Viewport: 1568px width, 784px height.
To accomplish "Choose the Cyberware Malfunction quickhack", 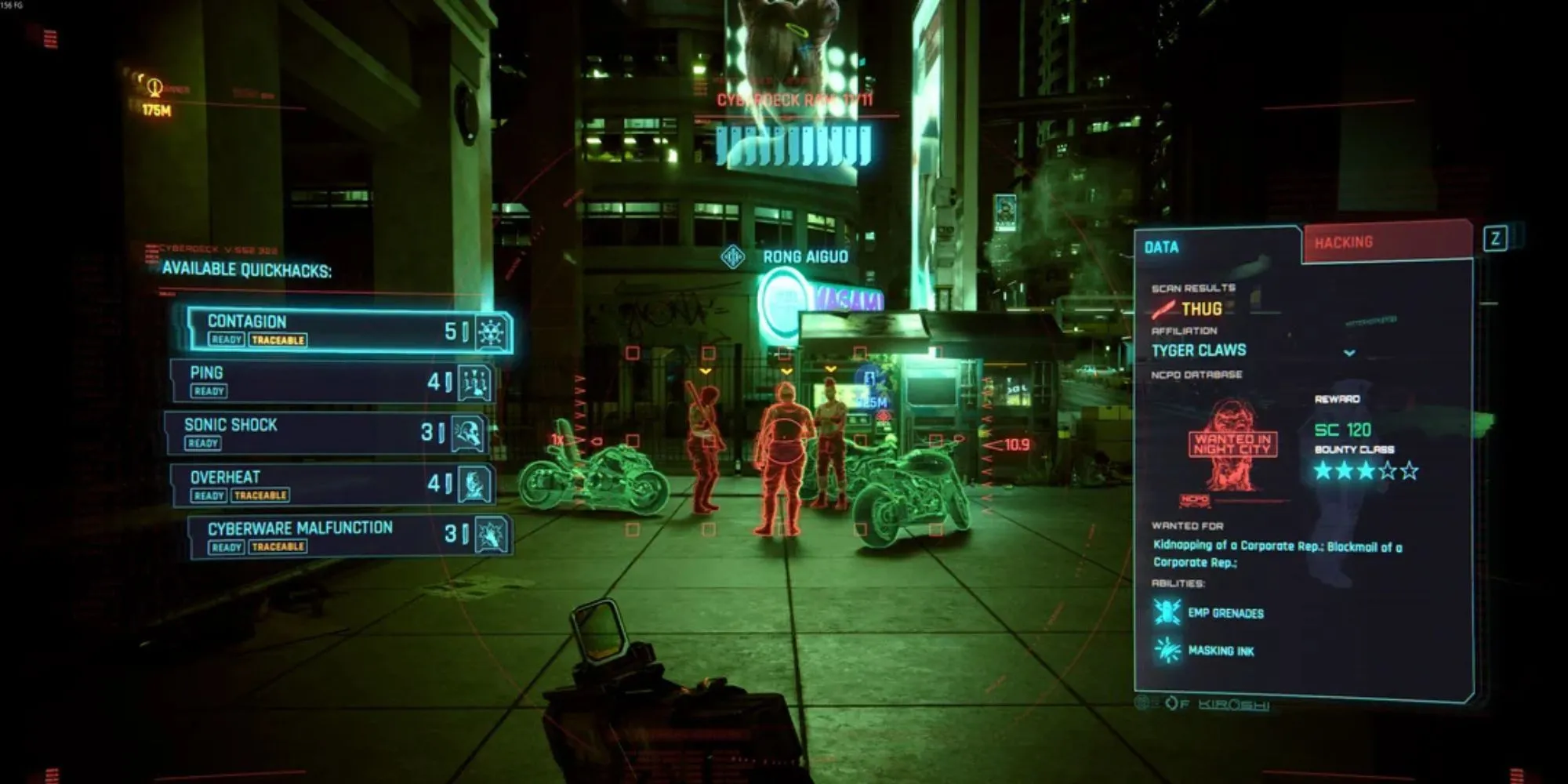I will tap(350, 536).
